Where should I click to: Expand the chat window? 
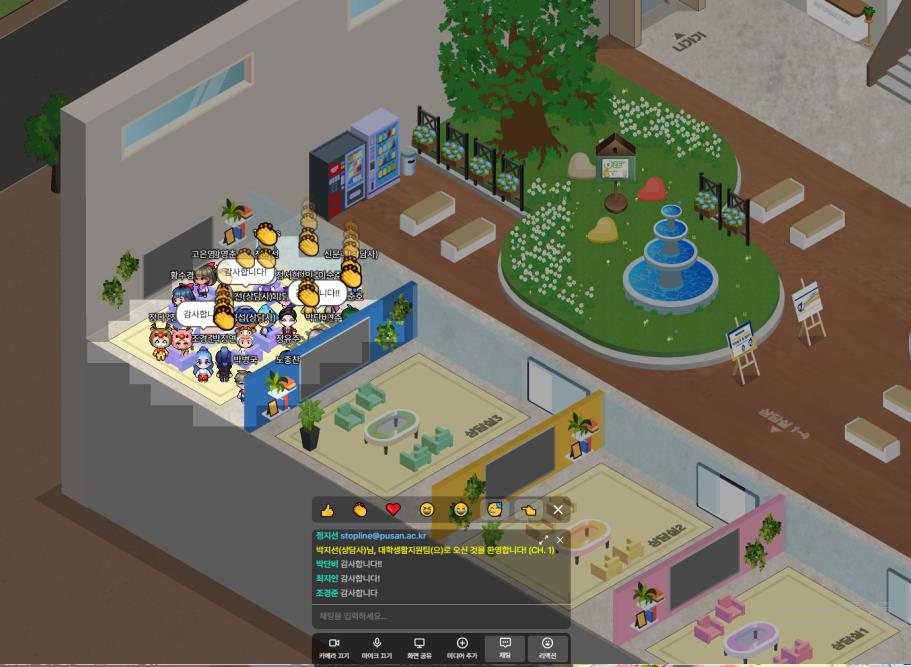[x=543, y=540]
